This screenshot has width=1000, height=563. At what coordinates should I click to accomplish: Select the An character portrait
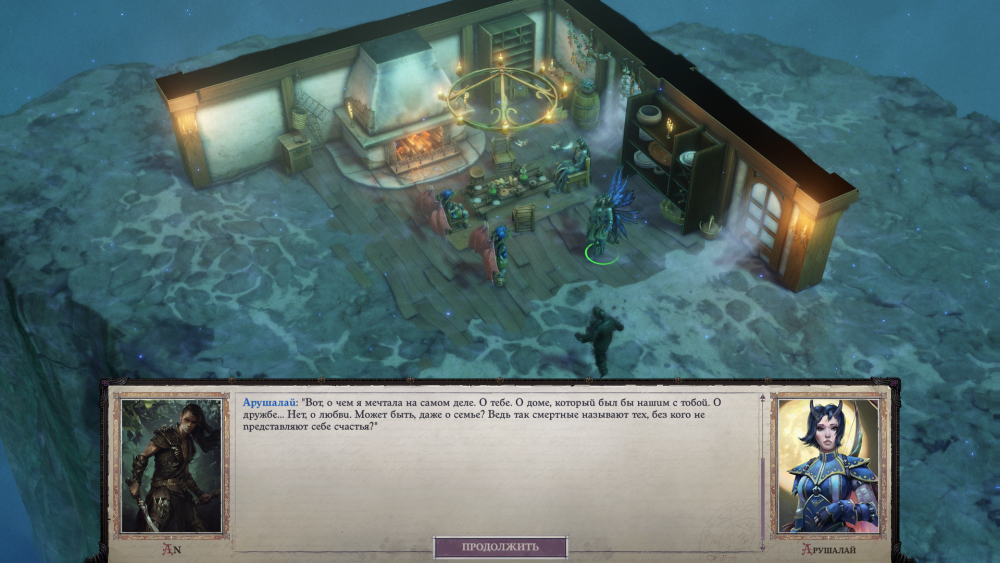pyautogui.click(x=171, y=465)
